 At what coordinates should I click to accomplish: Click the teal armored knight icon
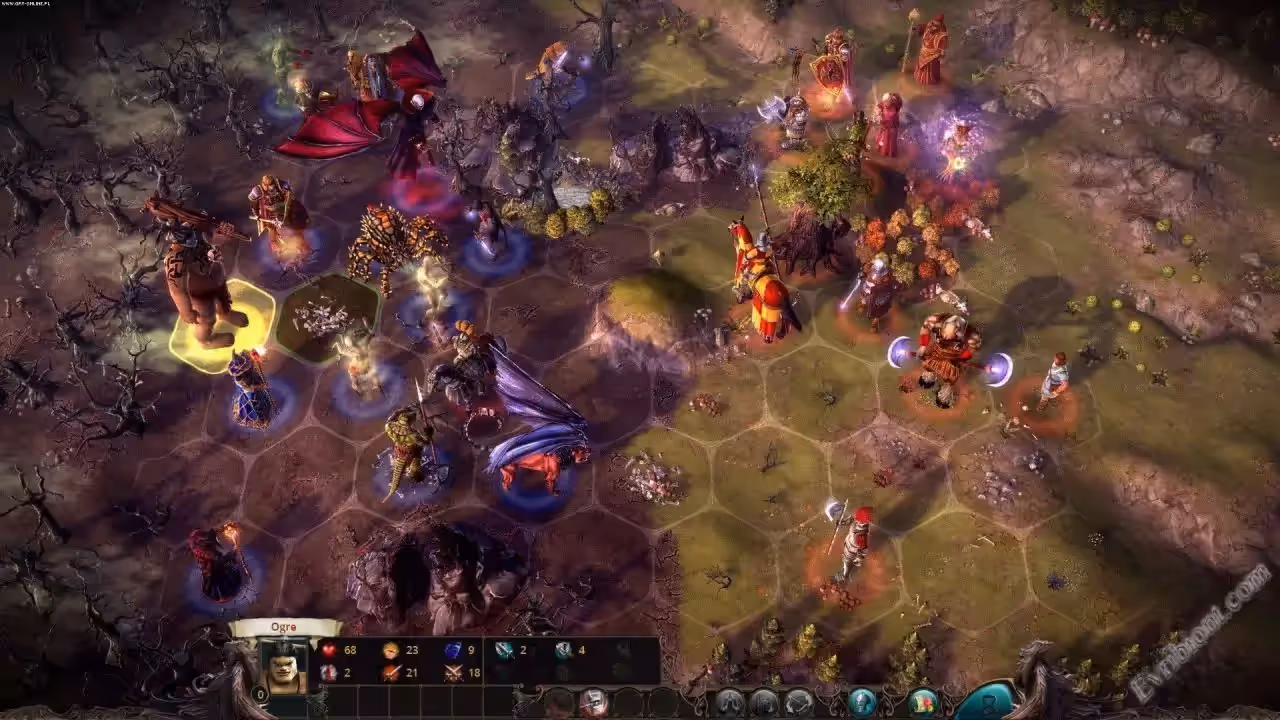click(x=862, y=701)
